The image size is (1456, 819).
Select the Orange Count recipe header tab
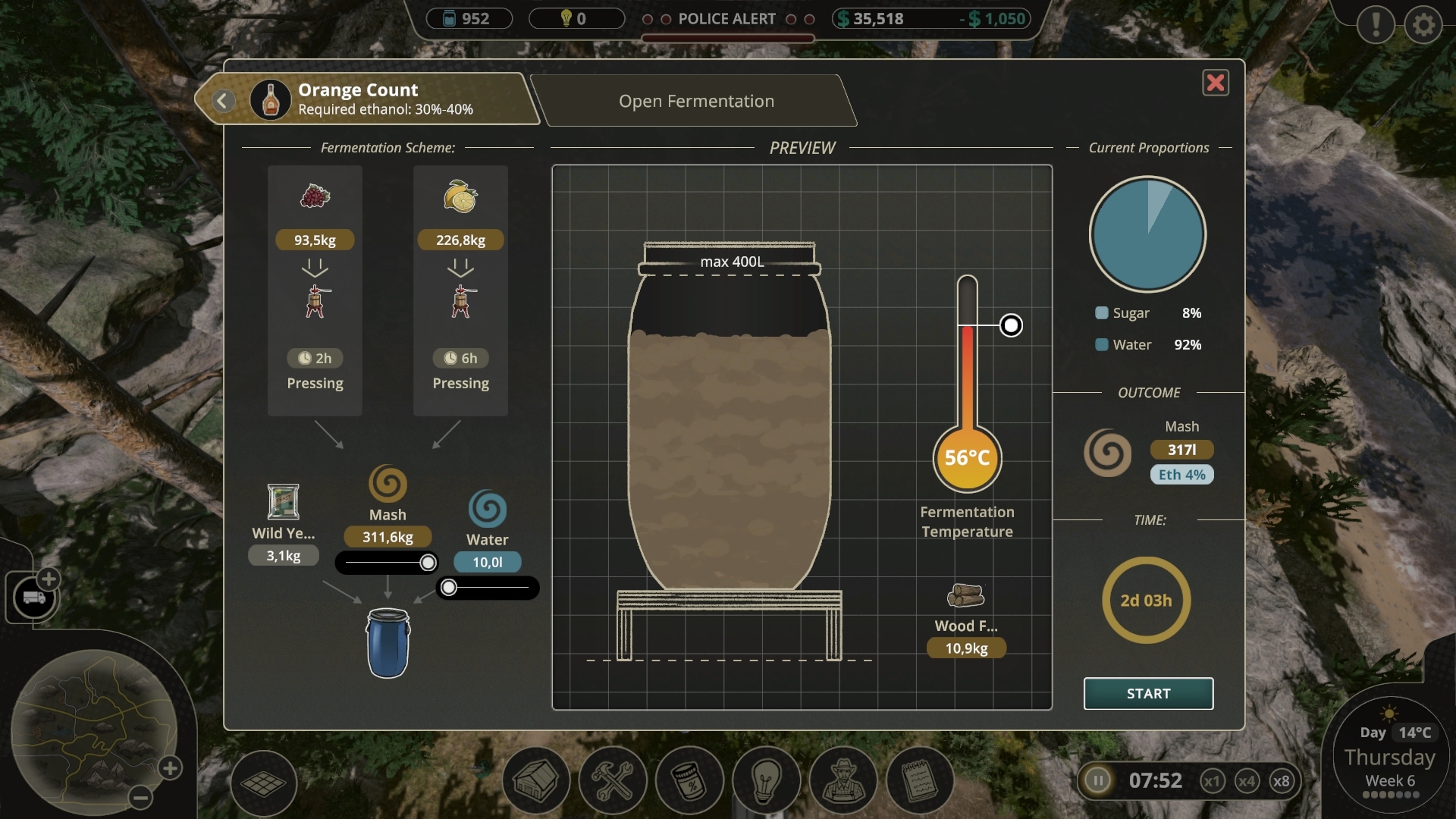coord(356,99)
